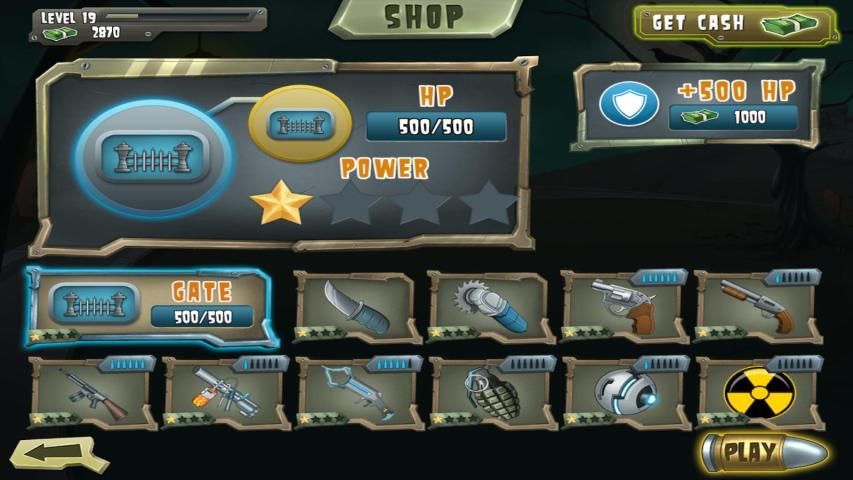Go back with the arrow button
The image size is (853, 480).
point(59,453)
